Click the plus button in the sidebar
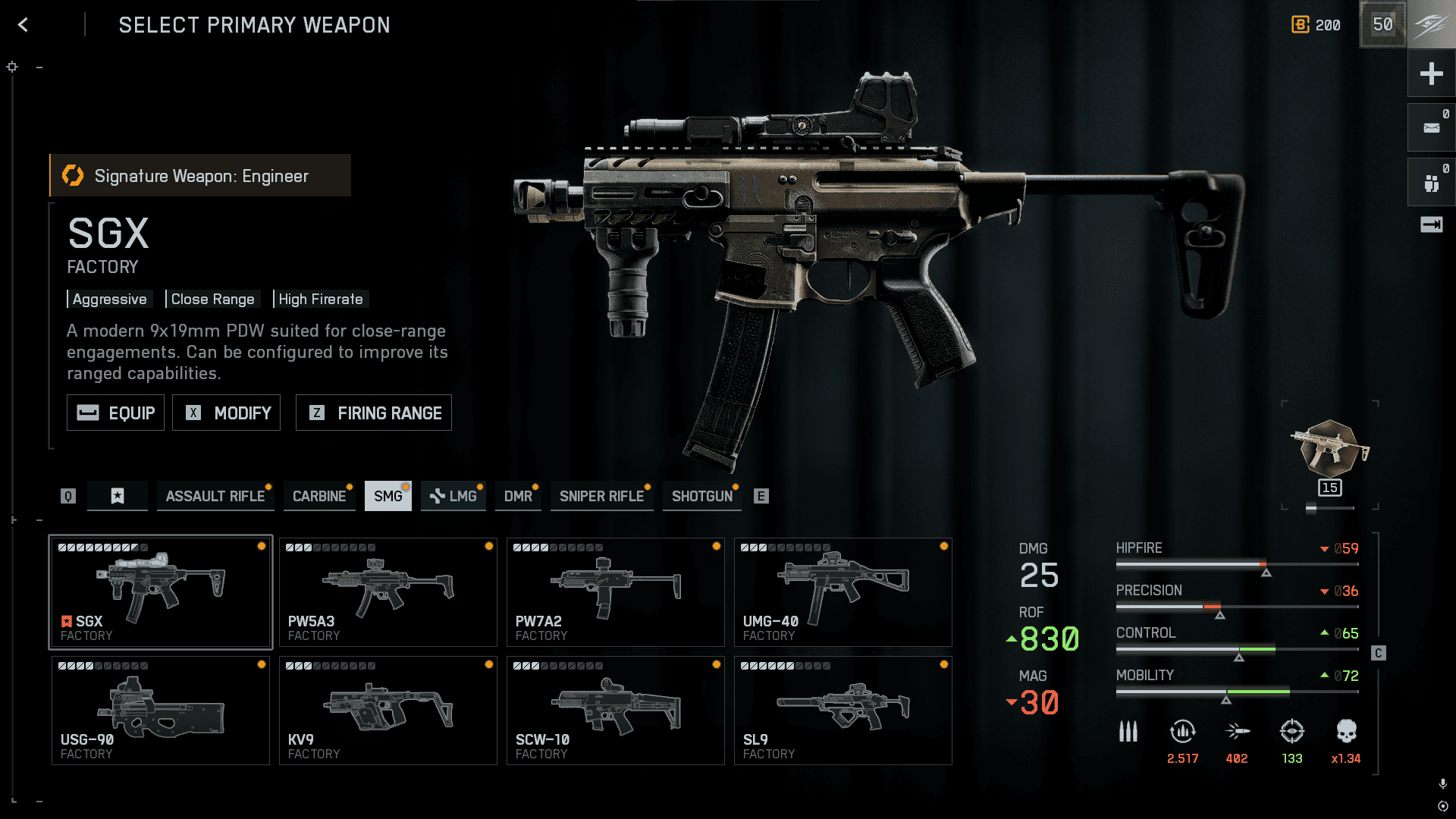The image size is (1456, 819). click(x=1431, y=74)
